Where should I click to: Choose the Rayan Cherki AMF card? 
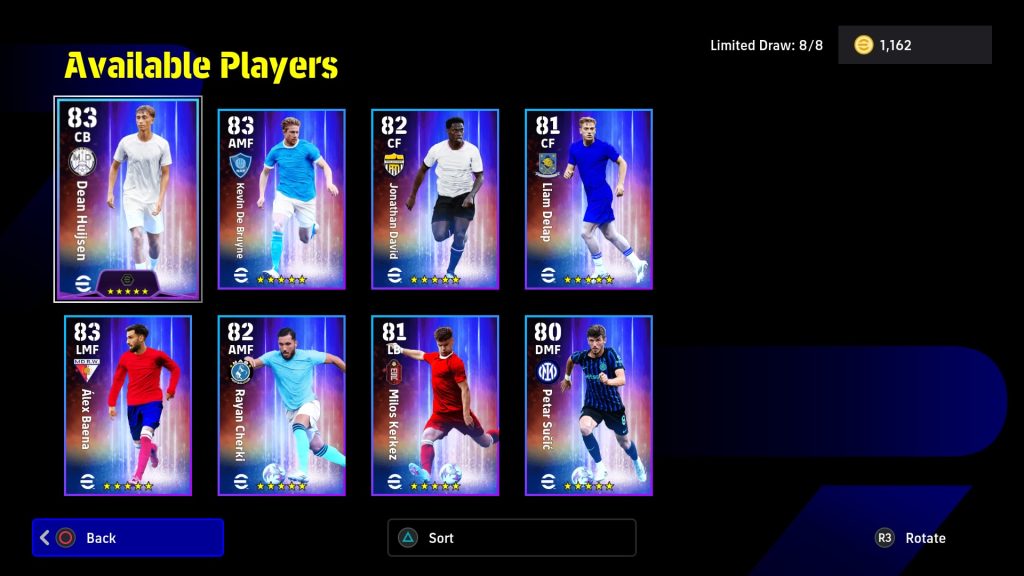[281, 405]
